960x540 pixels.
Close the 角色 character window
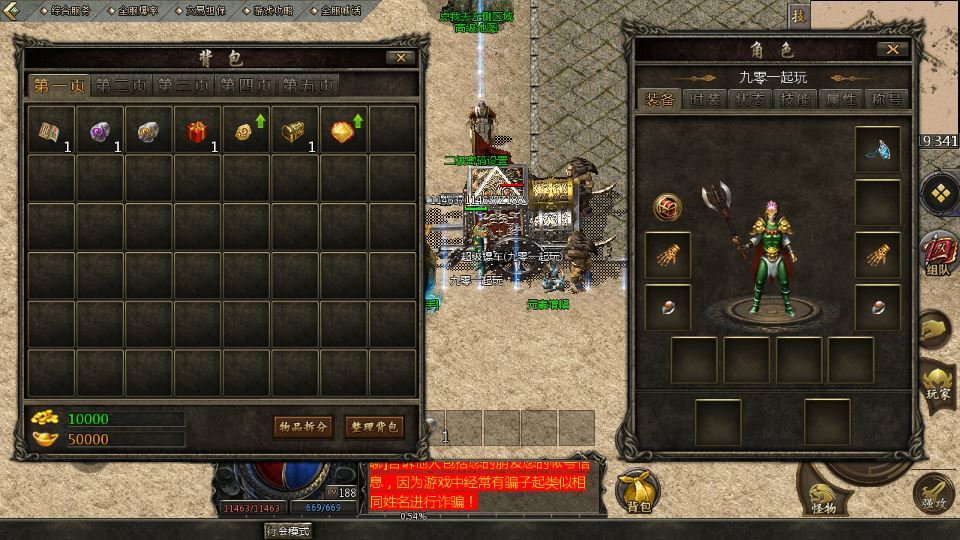coord(892,49)
